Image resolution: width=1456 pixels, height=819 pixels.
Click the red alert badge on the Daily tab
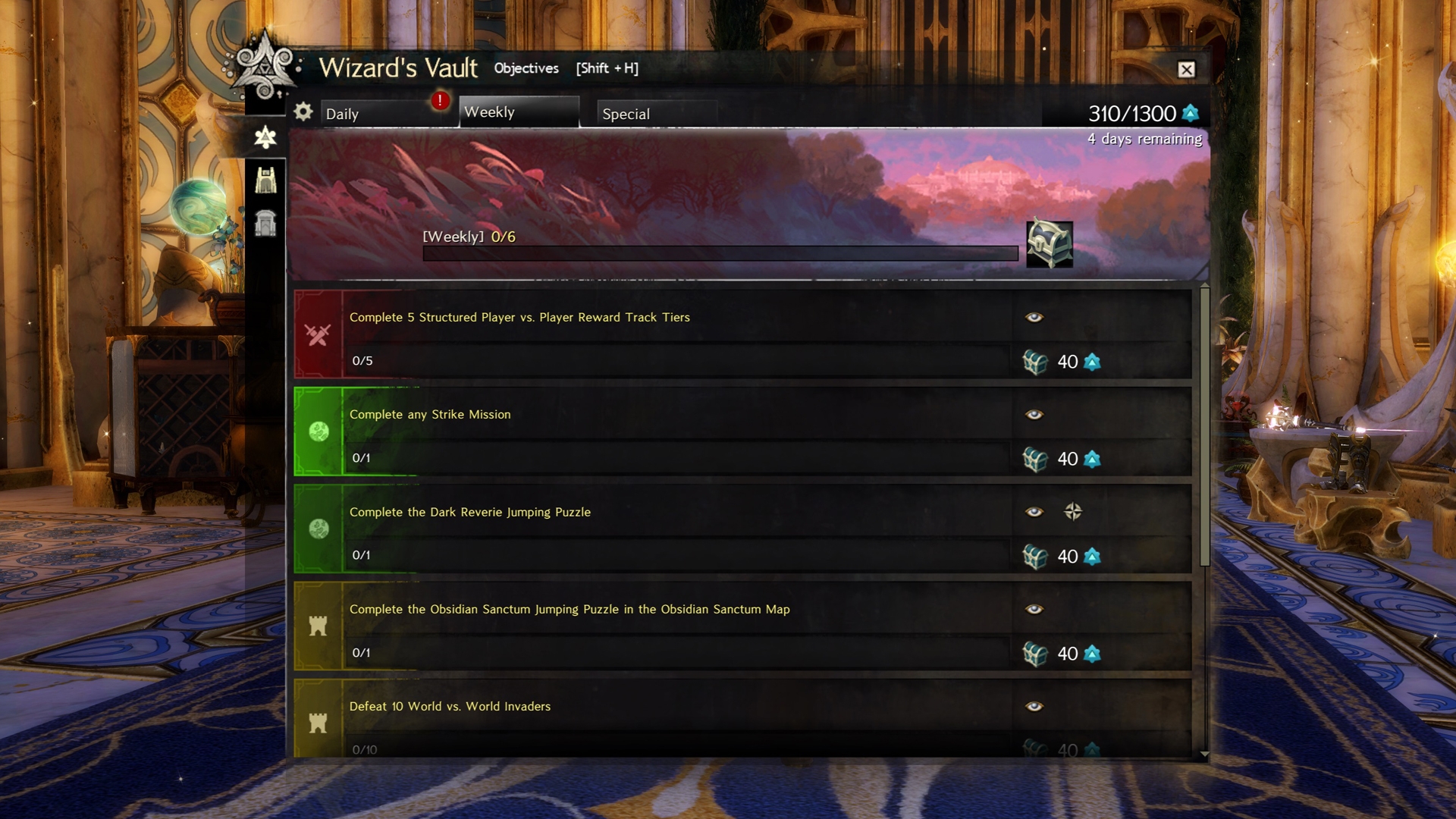click(440, 100)
